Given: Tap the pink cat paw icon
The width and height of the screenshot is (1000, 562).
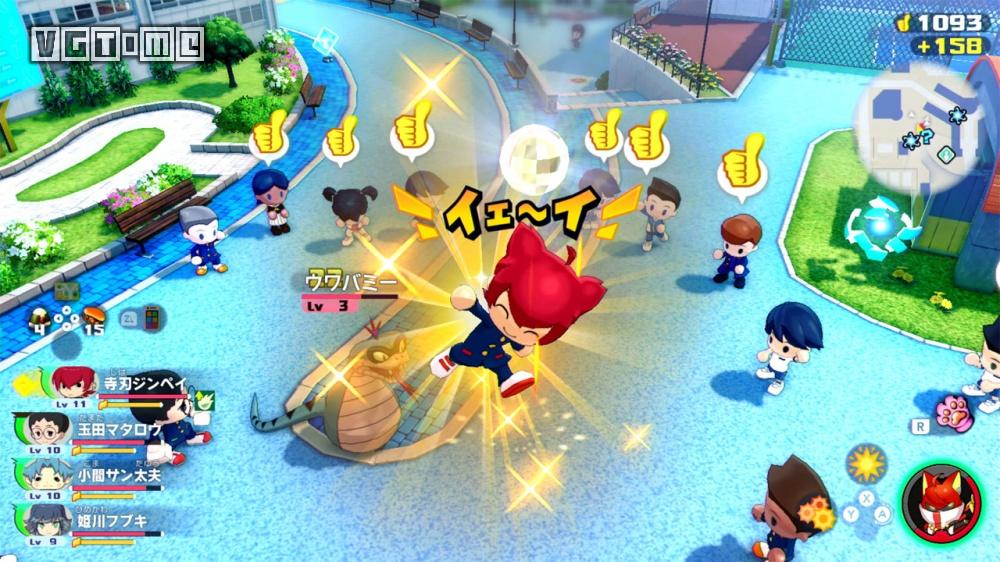Looking at the screenshot, I should pyautogui.click(x=954, y=414).
